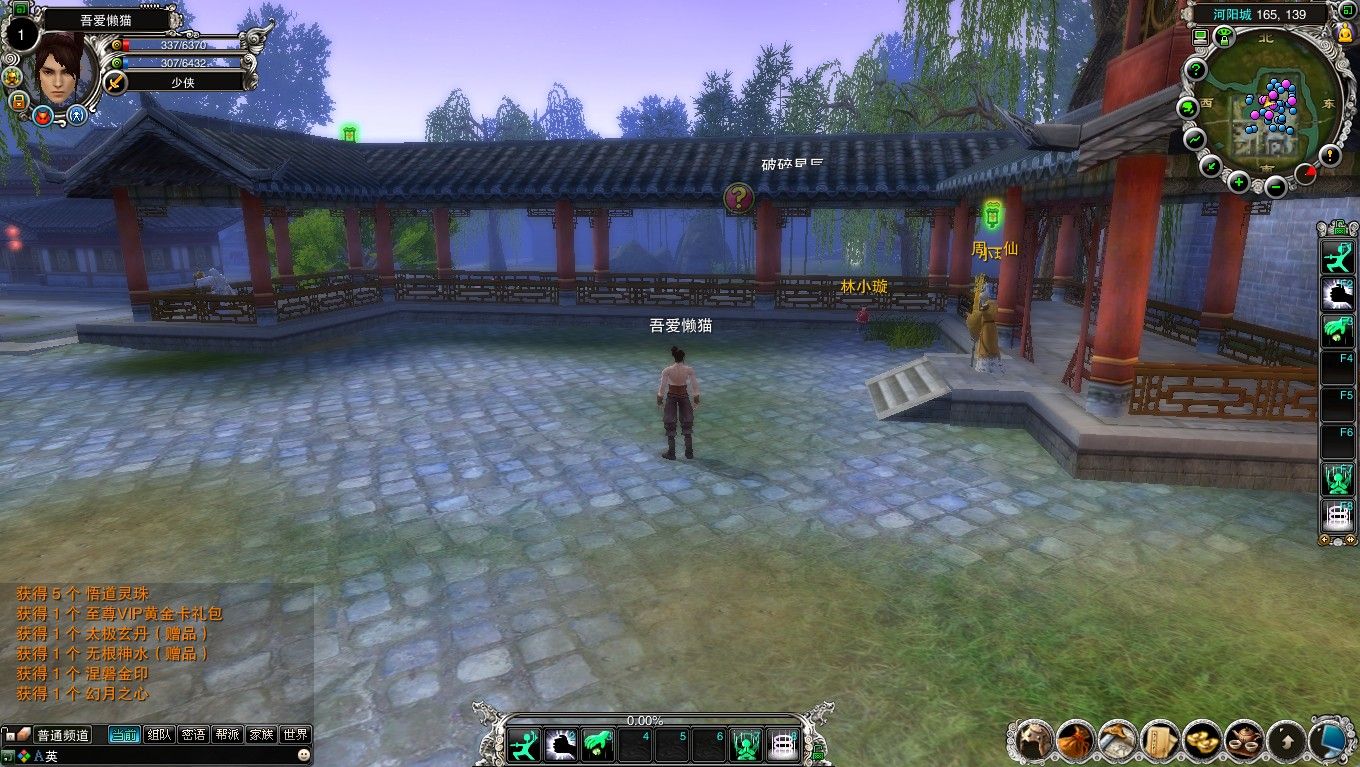Open the 帮派 guild chat tab
This screenshot has height=767, width=1360.
click(x=227, y=734)
